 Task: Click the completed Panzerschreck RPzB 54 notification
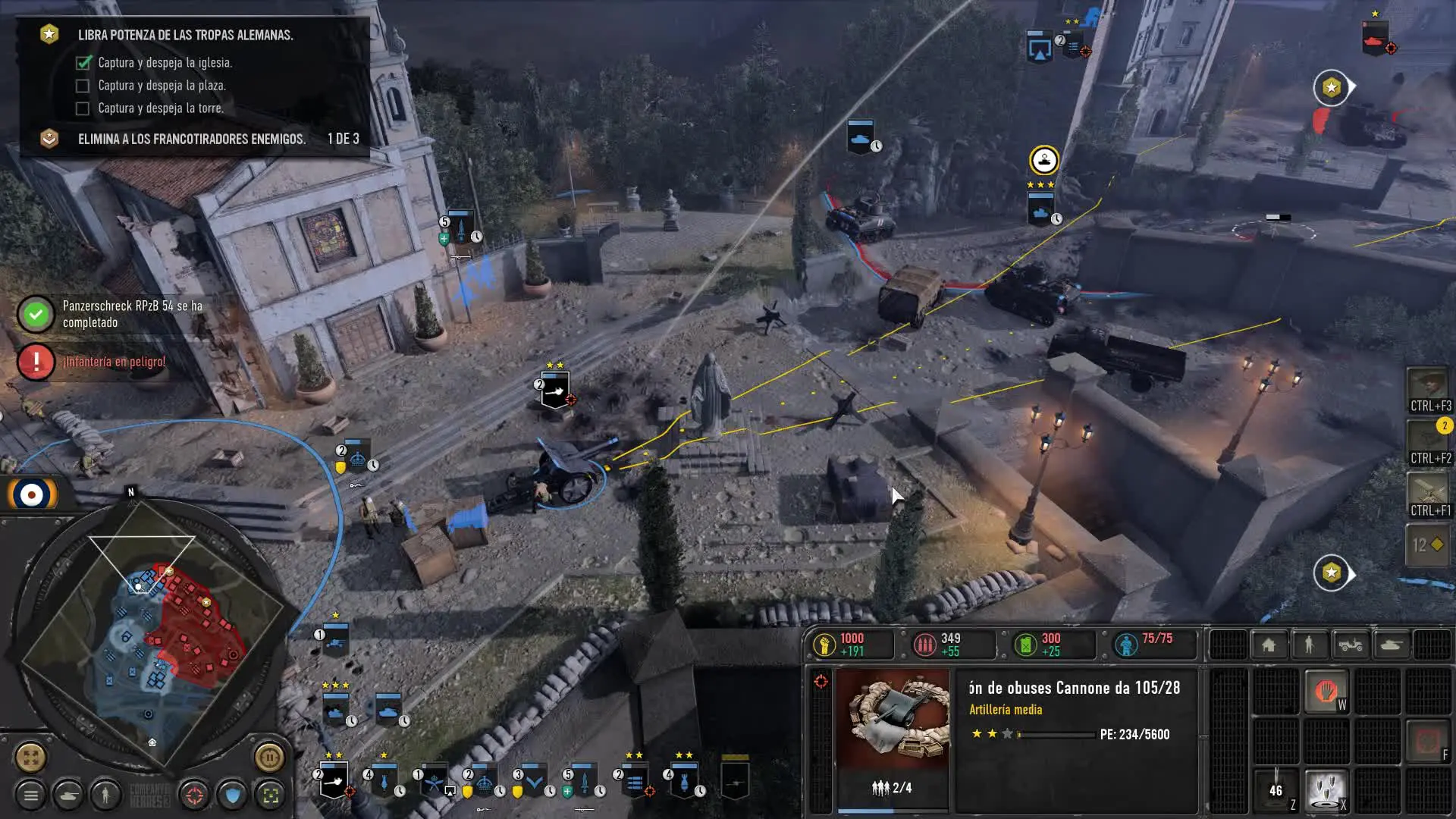tap(114, 314)
